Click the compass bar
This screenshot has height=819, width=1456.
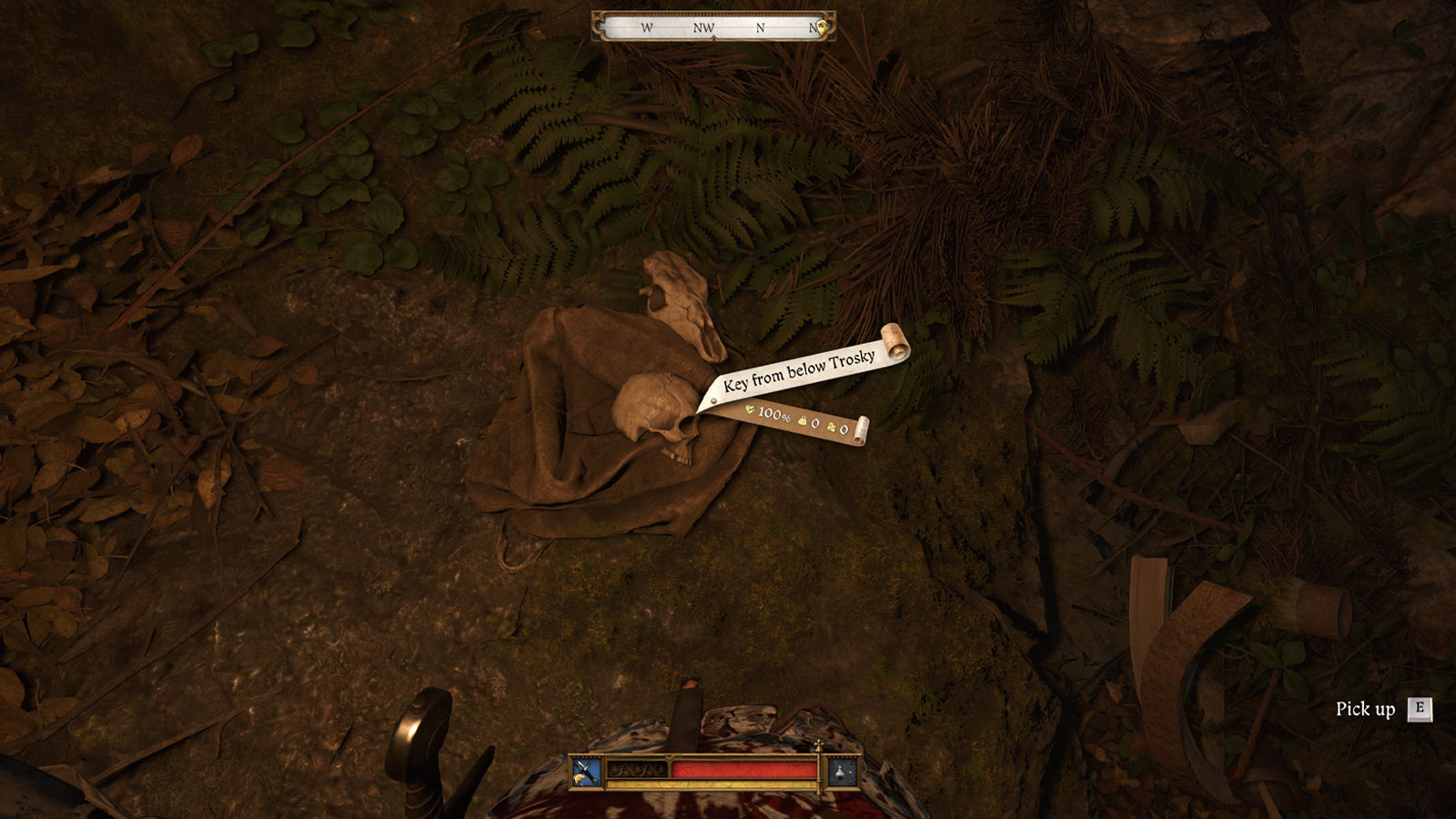713,27
